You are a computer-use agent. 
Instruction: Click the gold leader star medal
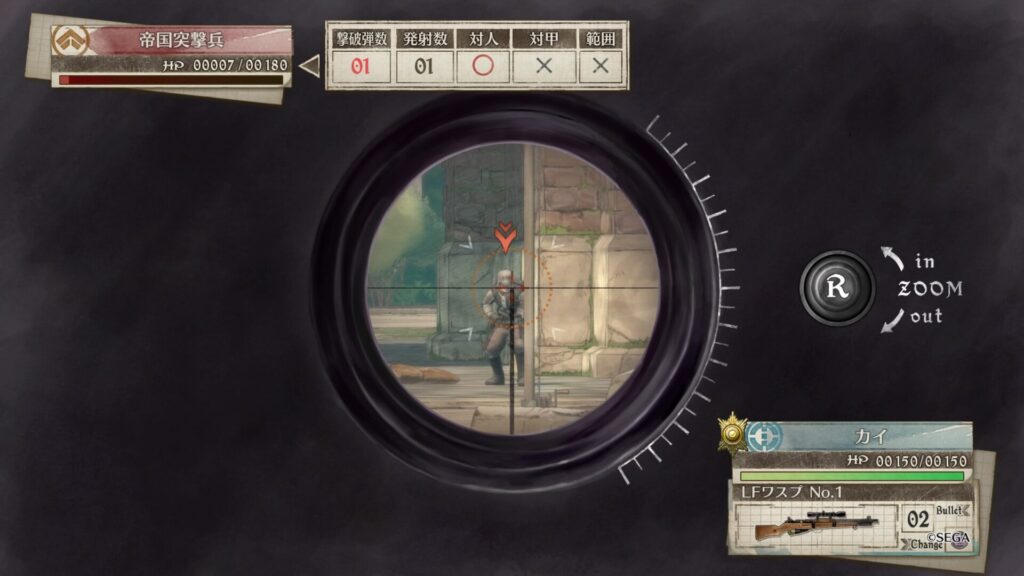(x=733, y=432)
